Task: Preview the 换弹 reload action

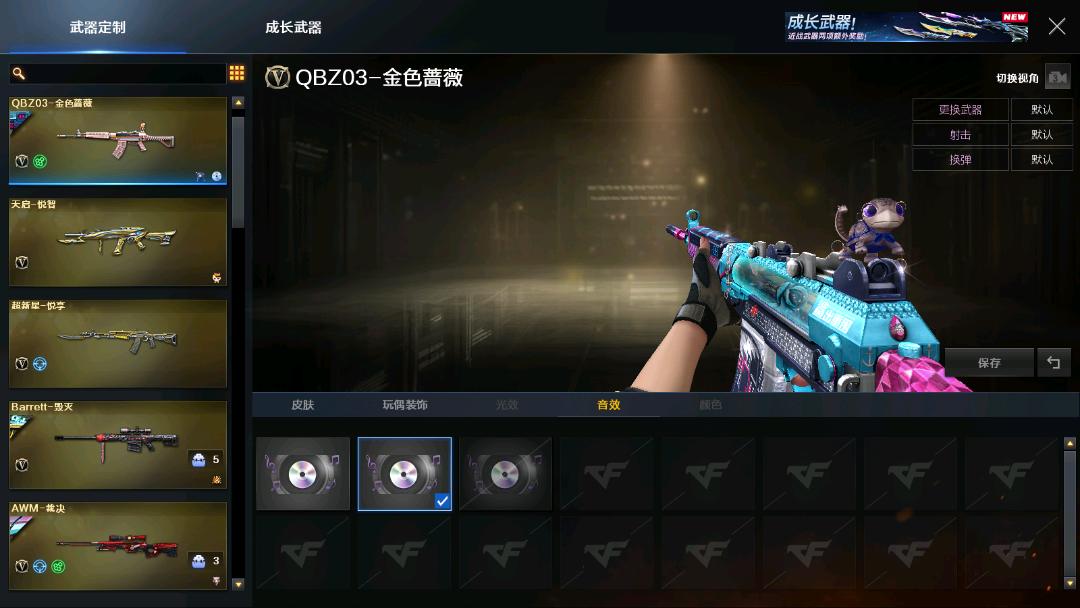Action: click(x=960, y=159)
